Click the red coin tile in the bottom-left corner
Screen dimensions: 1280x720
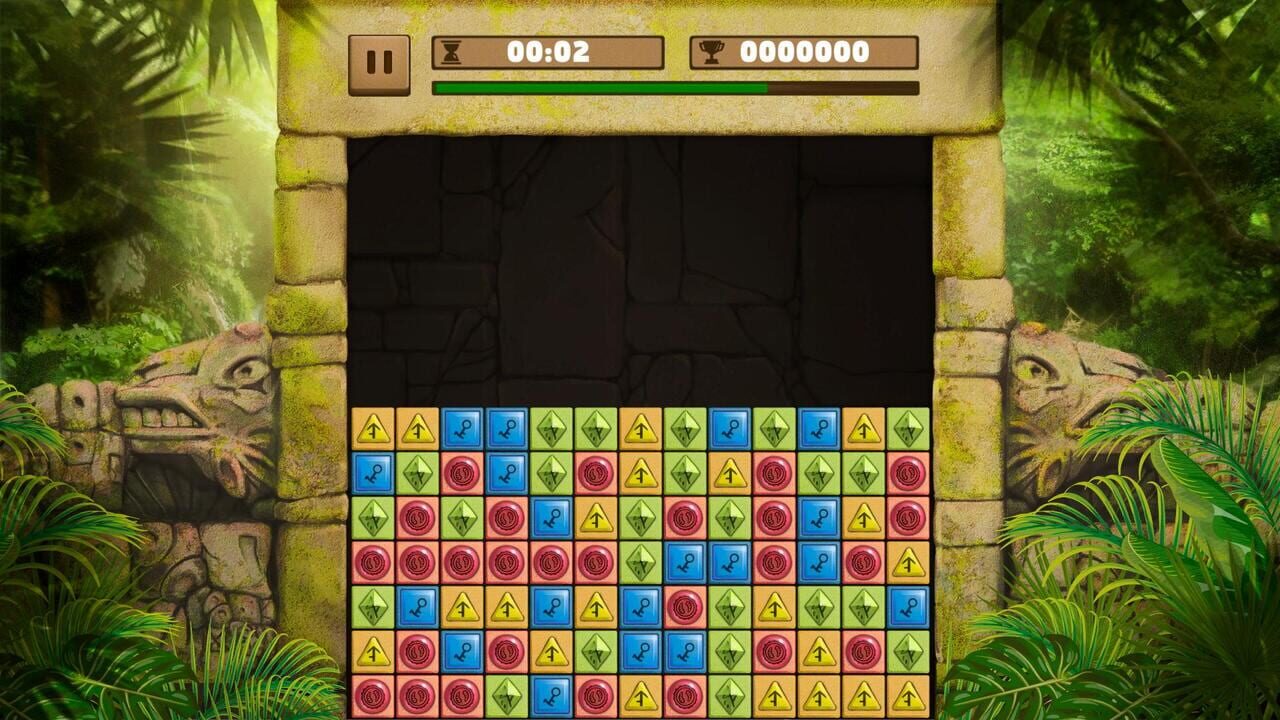coord(370,695)
